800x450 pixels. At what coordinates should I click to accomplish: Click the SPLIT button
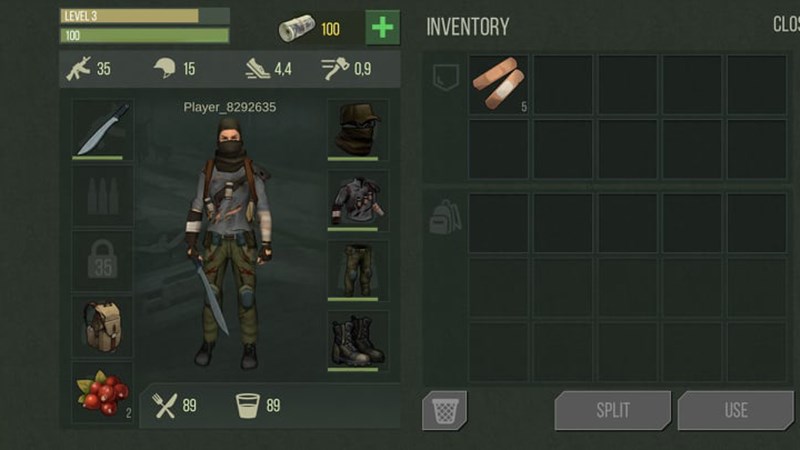[x=612, y=410]
